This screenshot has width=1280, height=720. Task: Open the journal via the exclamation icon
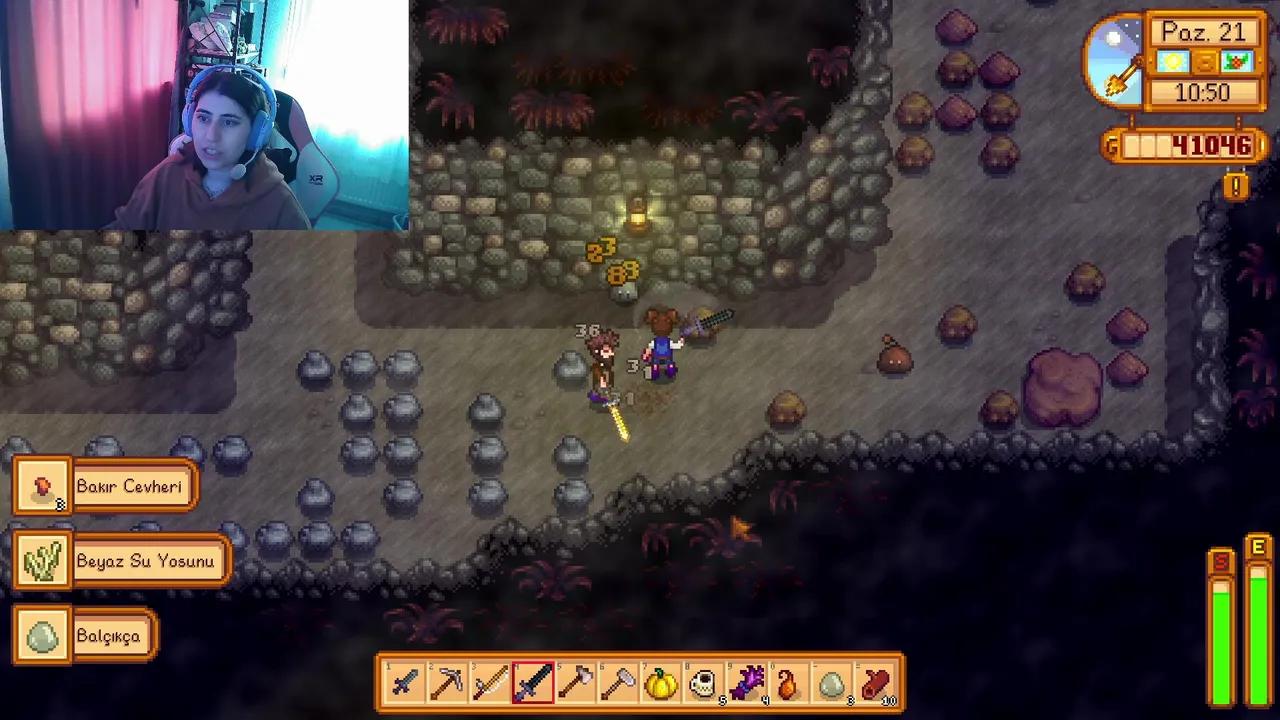[x=1237, y=186]
